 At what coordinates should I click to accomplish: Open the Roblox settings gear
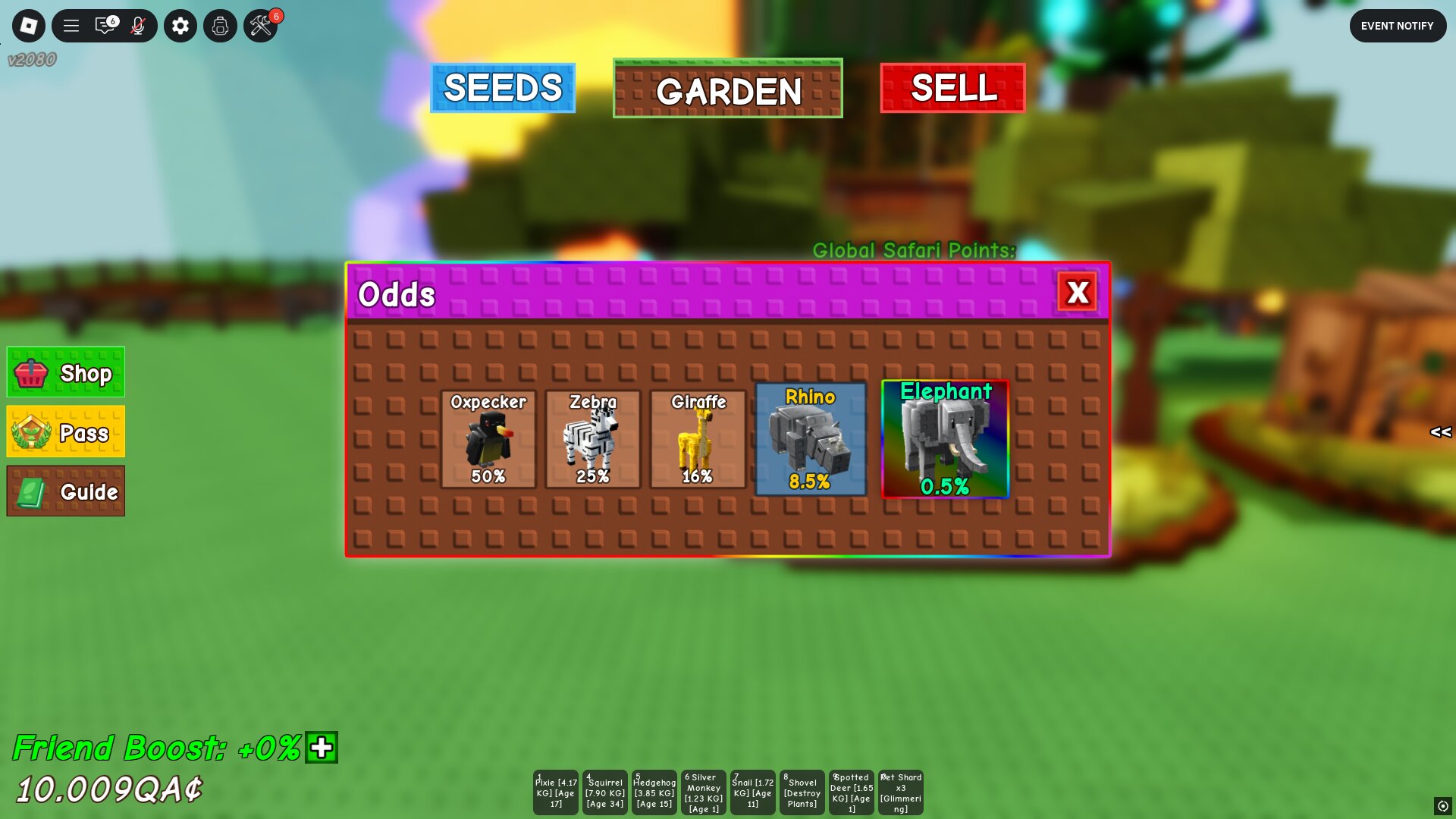pos(180,25)
